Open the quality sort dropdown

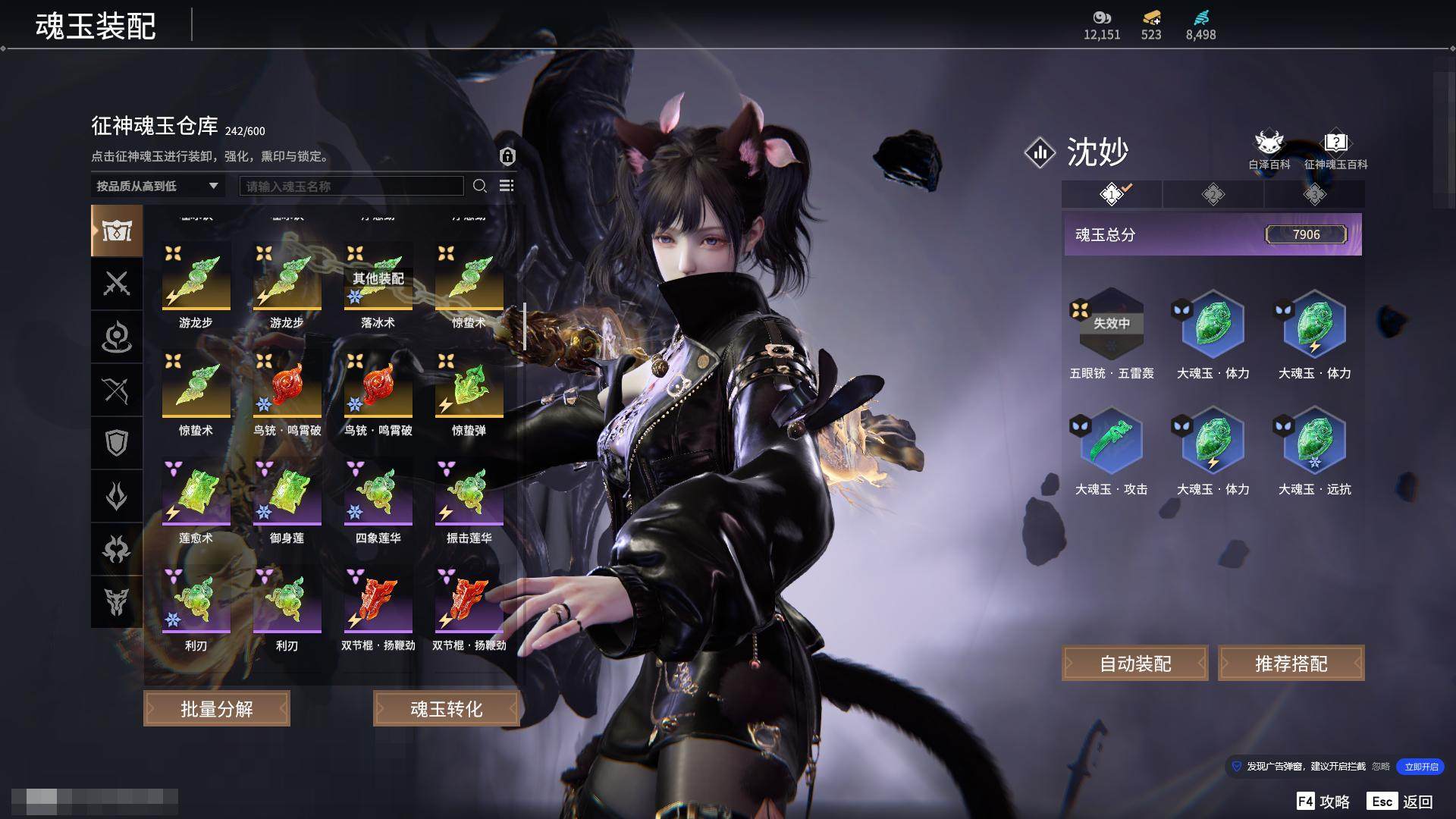point(157,186)
